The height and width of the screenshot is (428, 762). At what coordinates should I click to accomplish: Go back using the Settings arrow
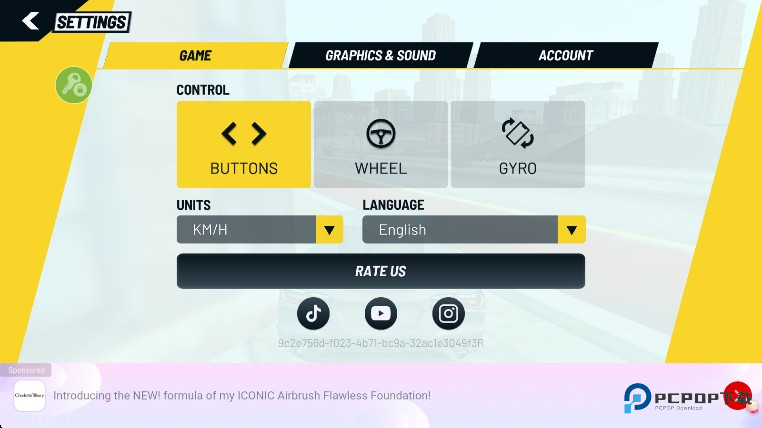30,21
